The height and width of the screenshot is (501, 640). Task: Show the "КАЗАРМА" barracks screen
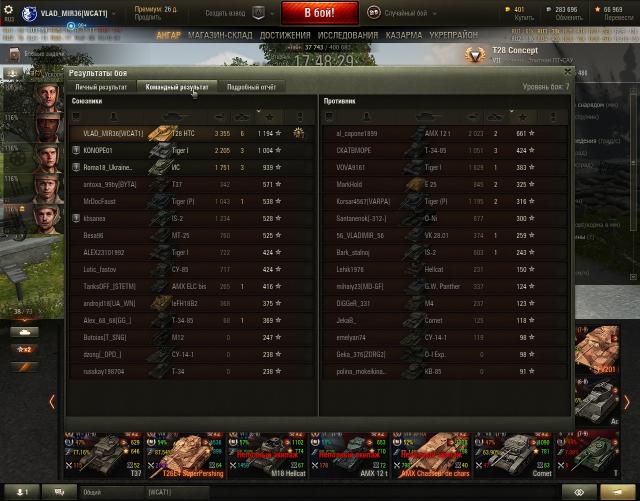[x=404, y=35]
